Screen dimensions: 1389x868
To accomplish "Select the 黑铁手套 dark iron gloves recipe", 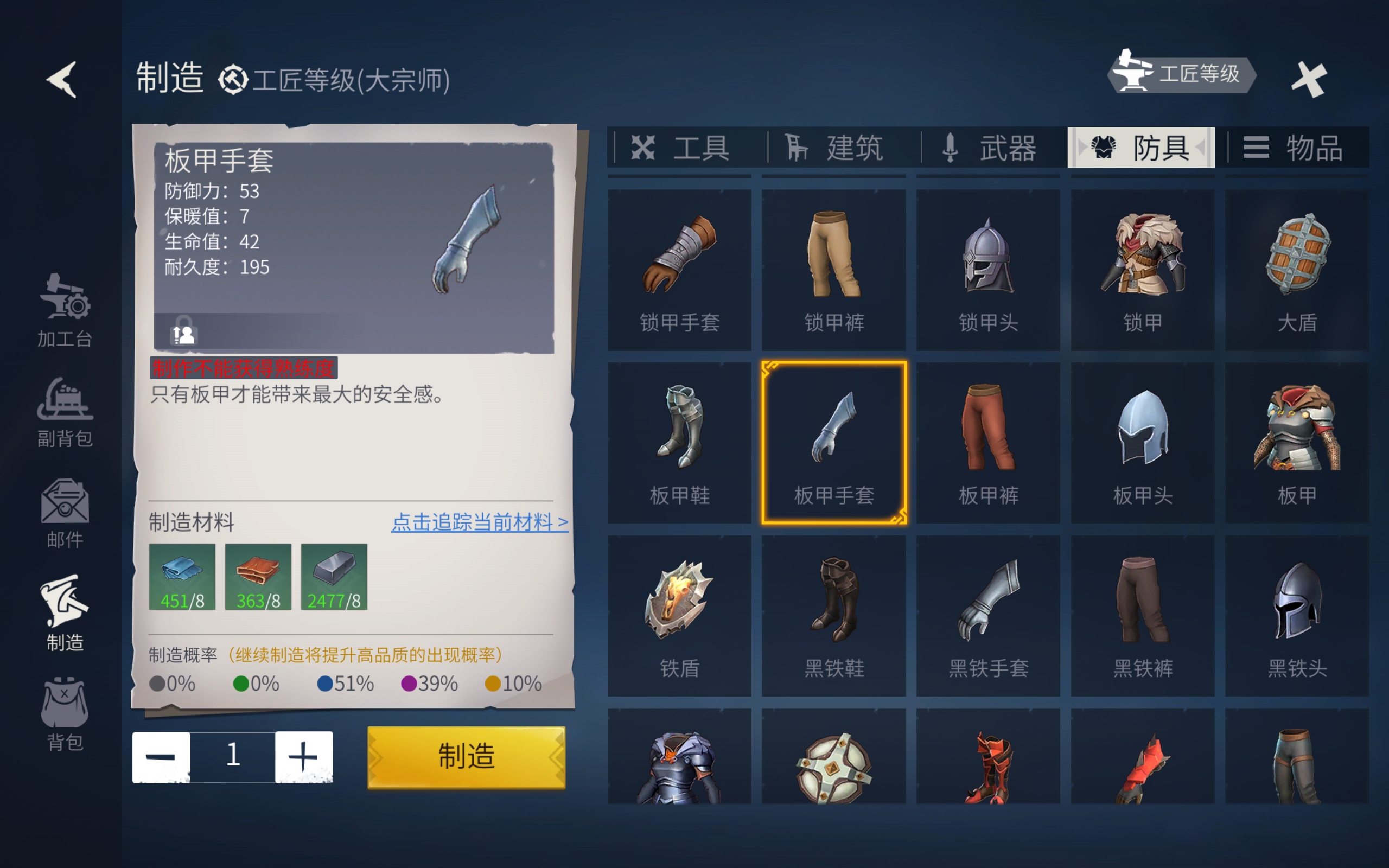I will [988, 614].
